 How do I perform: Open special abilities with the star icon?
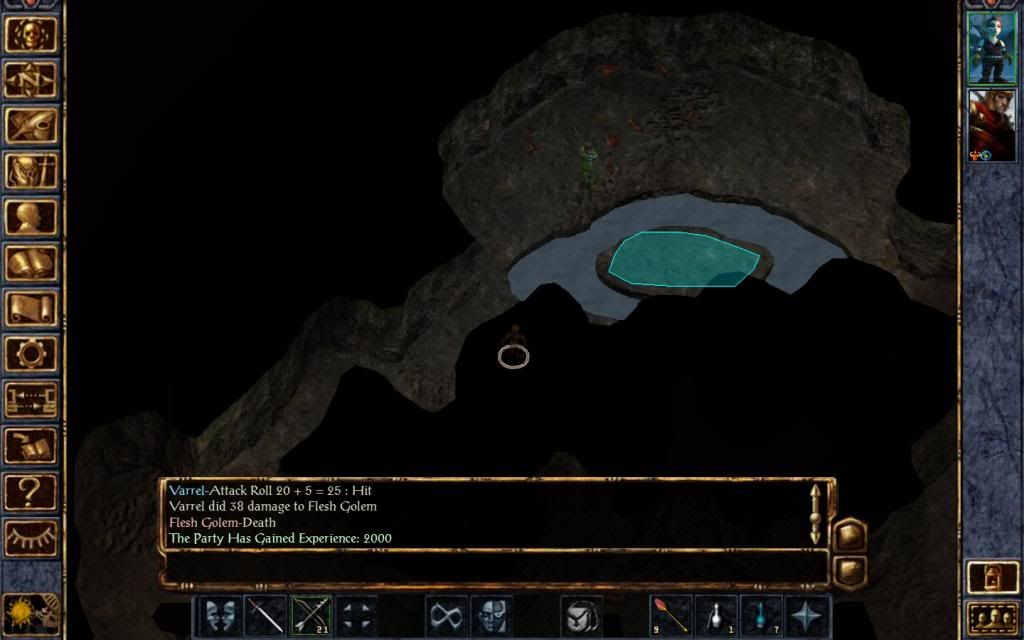point(806,615)
